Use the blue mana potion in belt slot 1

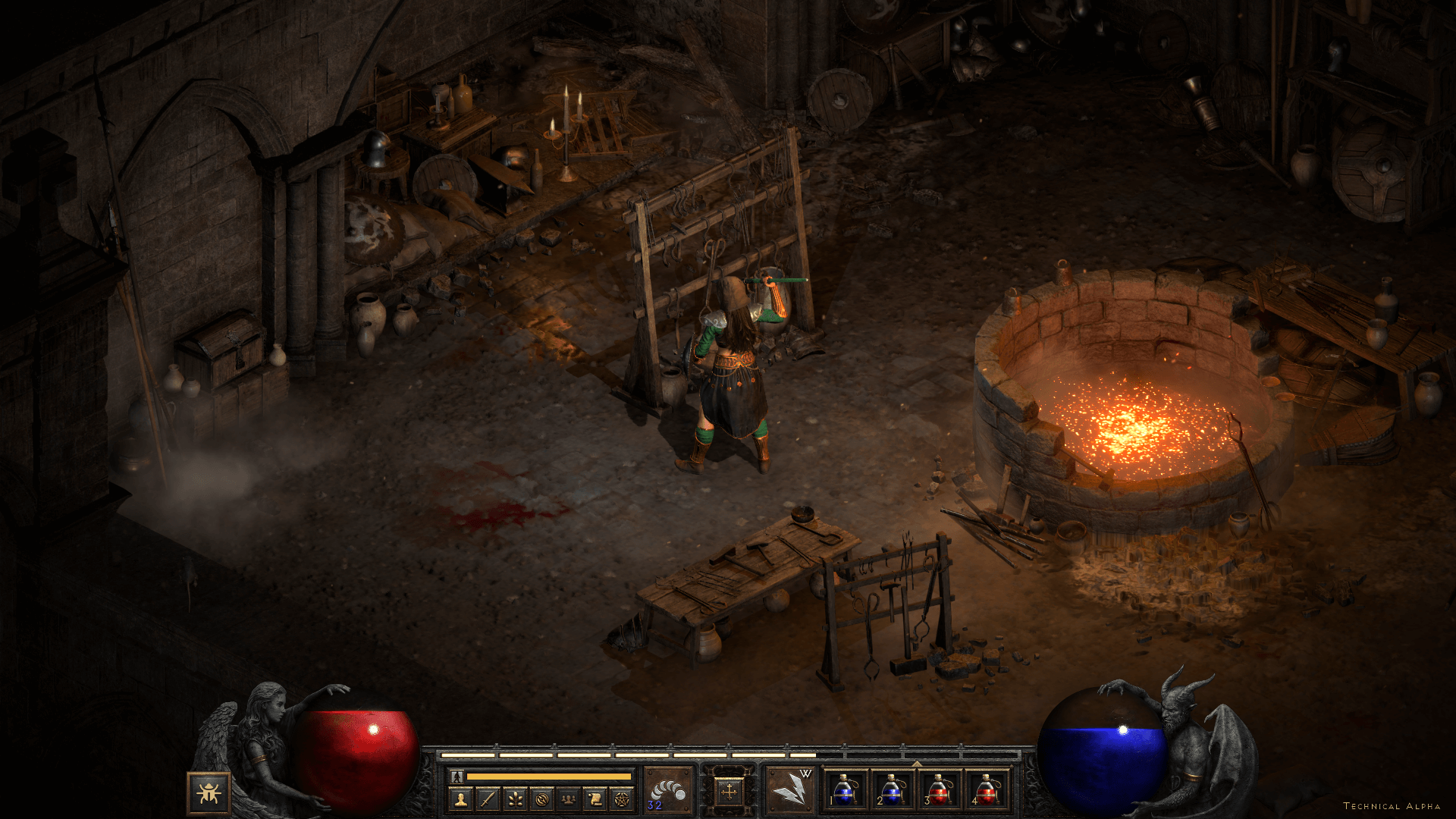[845, 790]
